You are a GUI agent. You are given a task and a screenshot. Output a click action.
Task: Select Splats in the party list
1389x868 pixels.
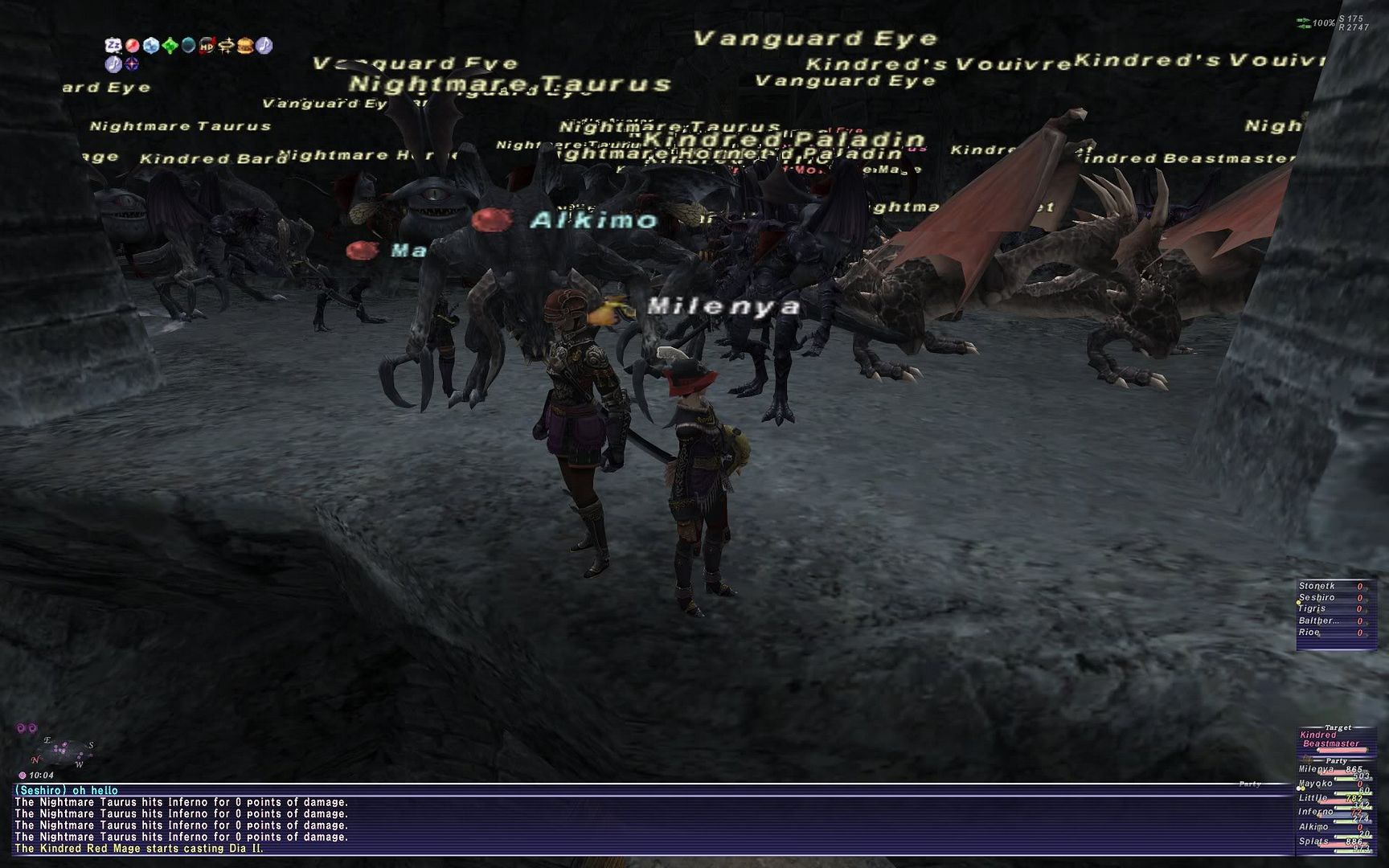pos(1313,841)
